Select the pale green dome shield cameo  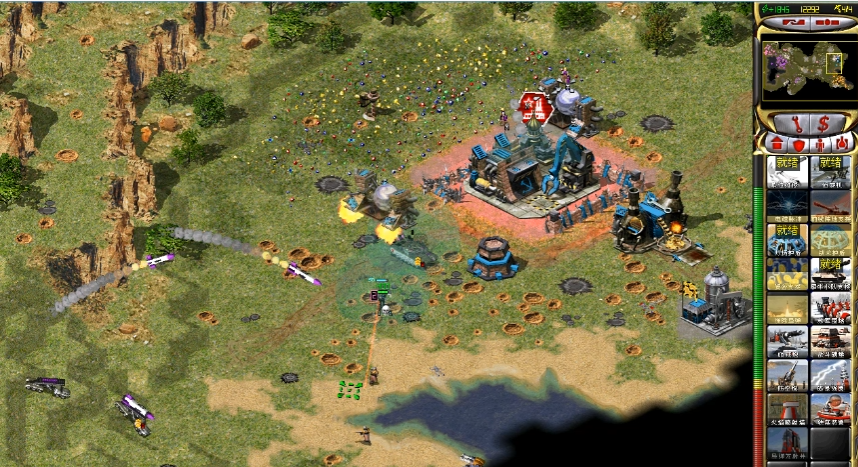[830, 239]
